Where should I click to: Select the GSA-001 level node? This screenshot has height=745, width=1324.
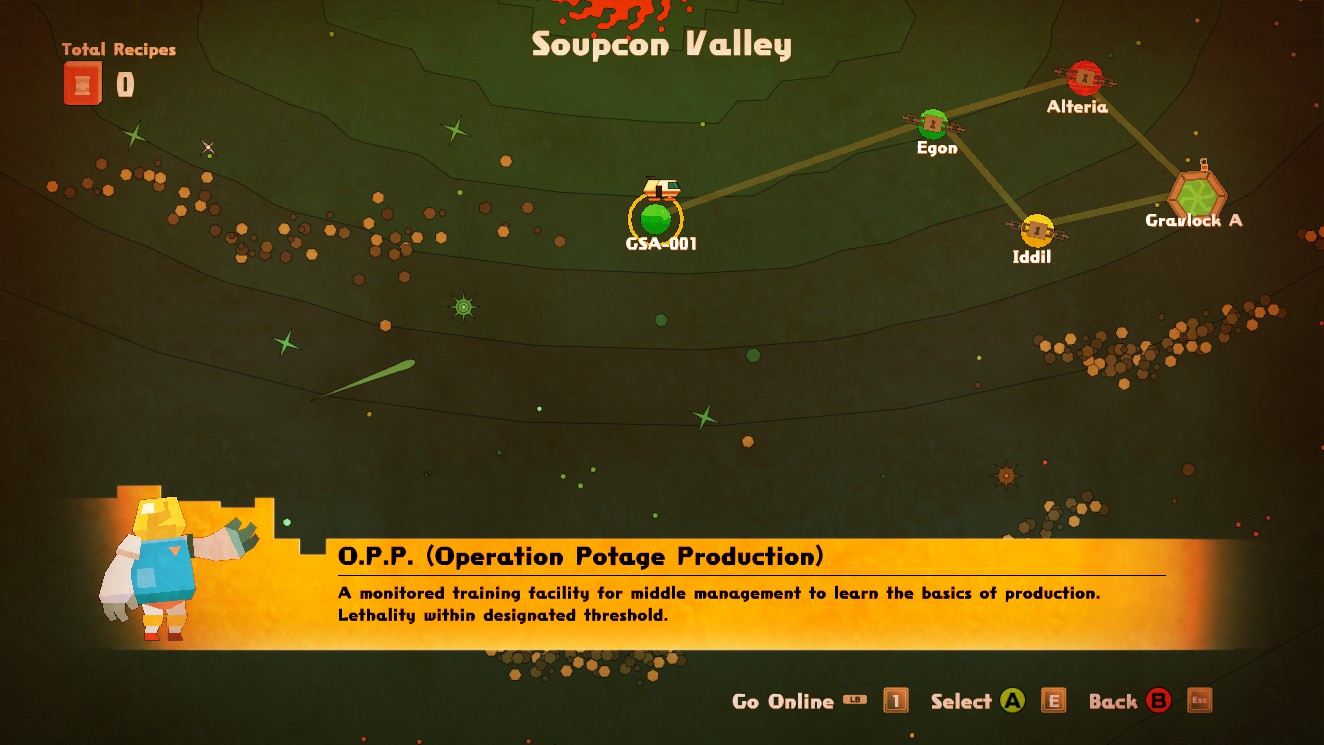pos(656,218)
